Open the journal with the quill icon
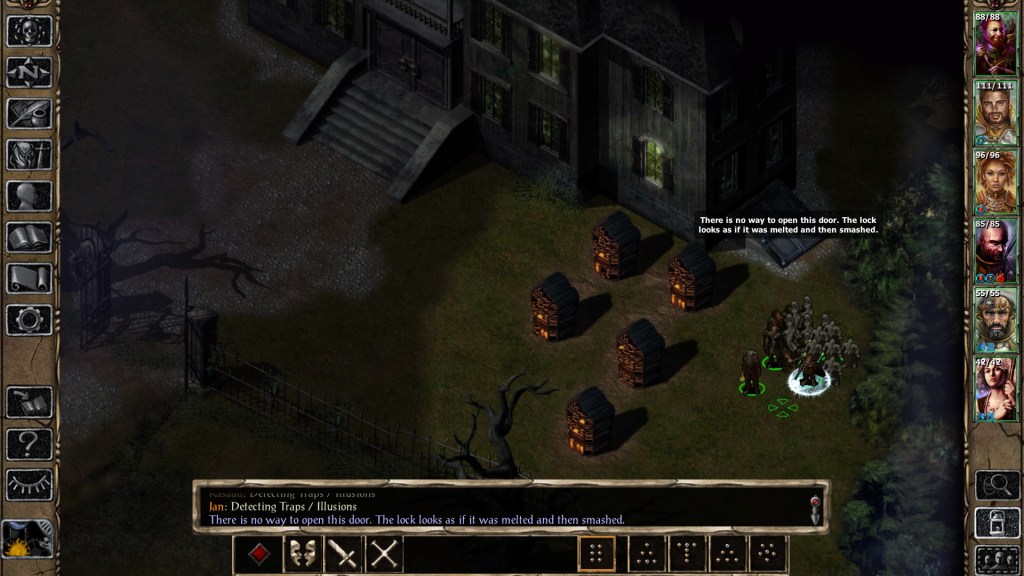 pyautogui.click(x=29, y=113)
